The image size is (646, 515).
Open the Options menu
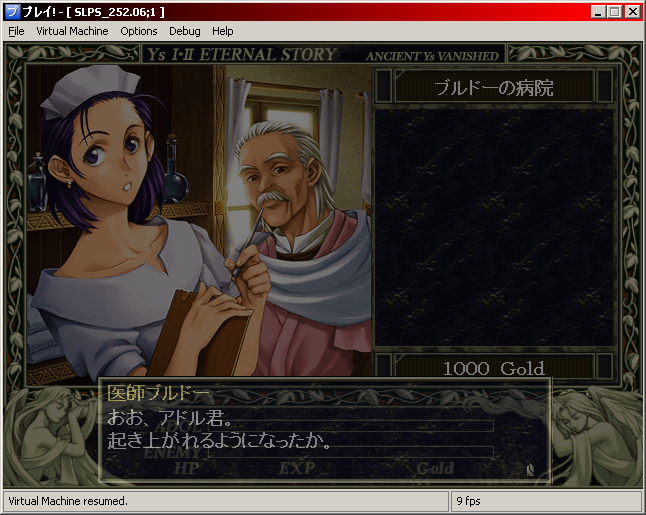point(139,31)
